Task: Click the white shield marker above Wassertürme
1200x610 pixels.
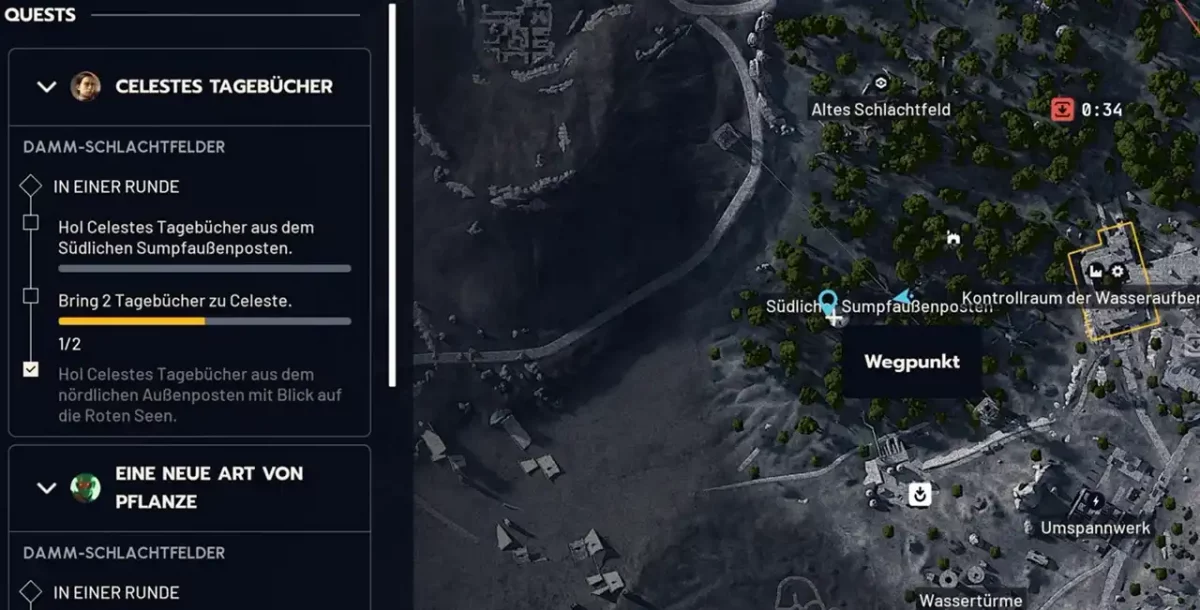Action: coord(918,492)
